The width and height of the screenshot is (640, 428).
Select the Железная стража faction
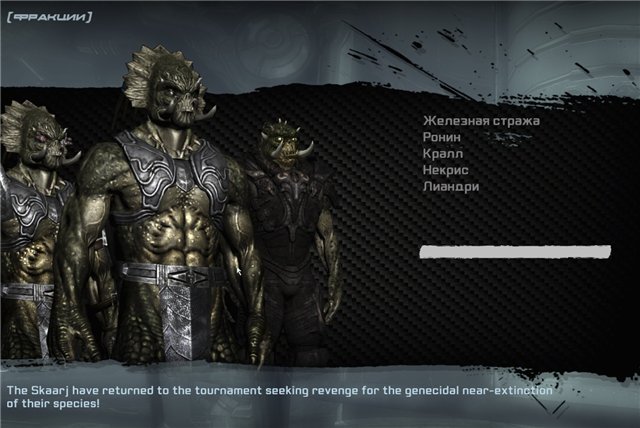point(481,122)
